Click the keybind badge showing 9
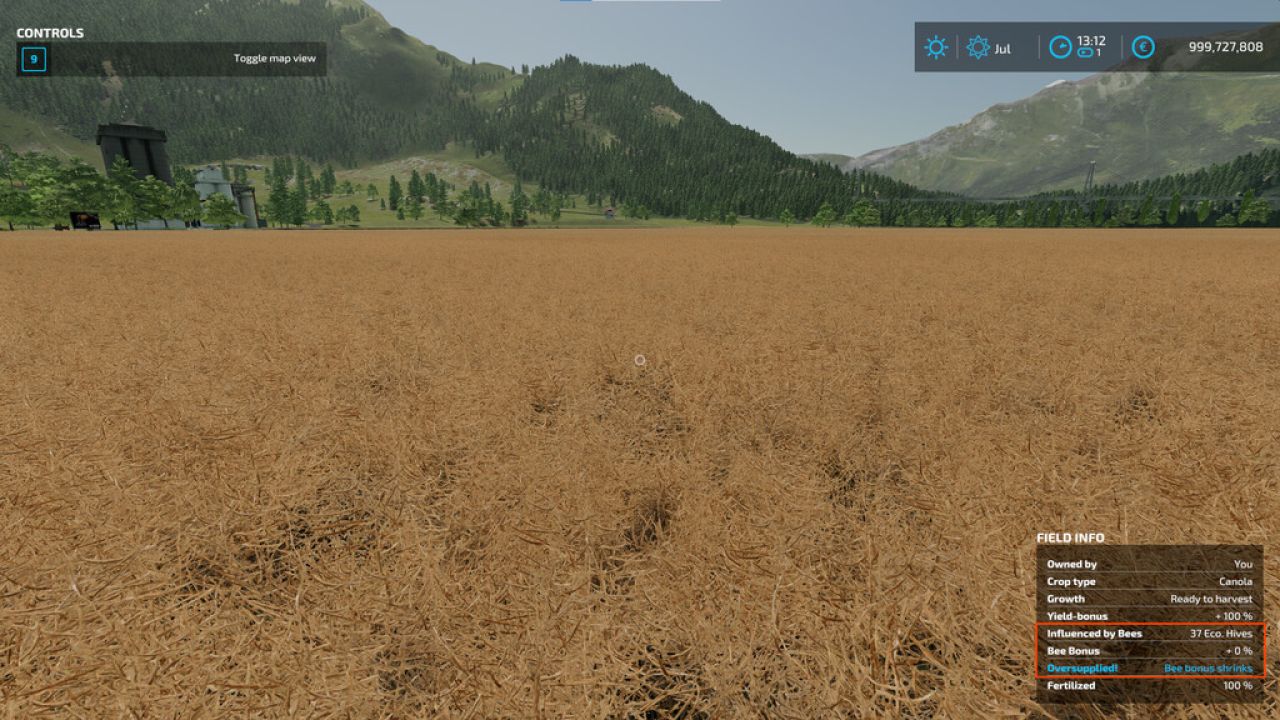The height and width of the screenshot is (720, 1280). (x=36, y=57)
